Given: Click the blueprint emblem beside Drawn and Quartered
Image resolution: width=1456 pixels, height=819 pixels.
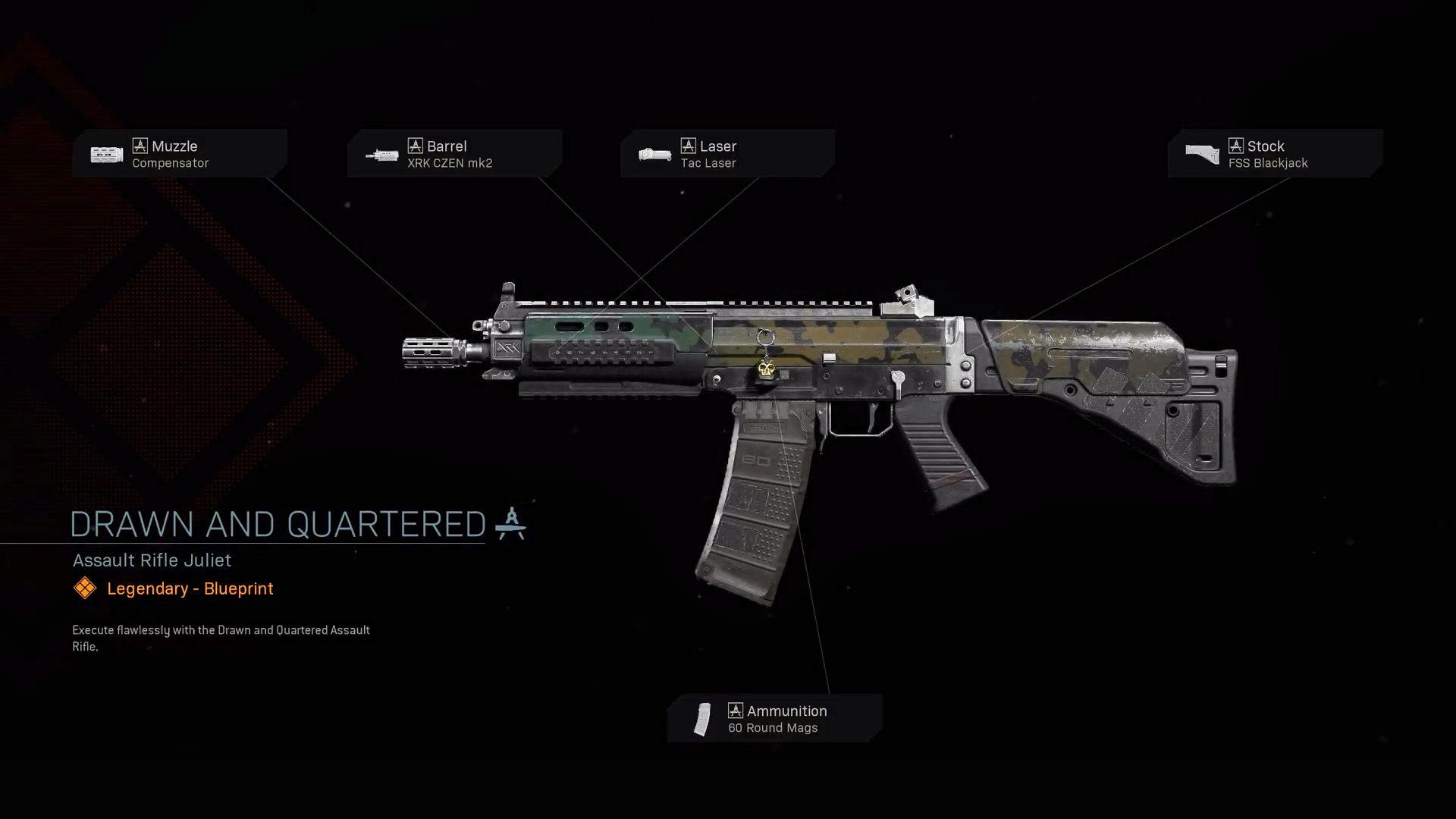Looking at the screenshot, I should point(510,522).
